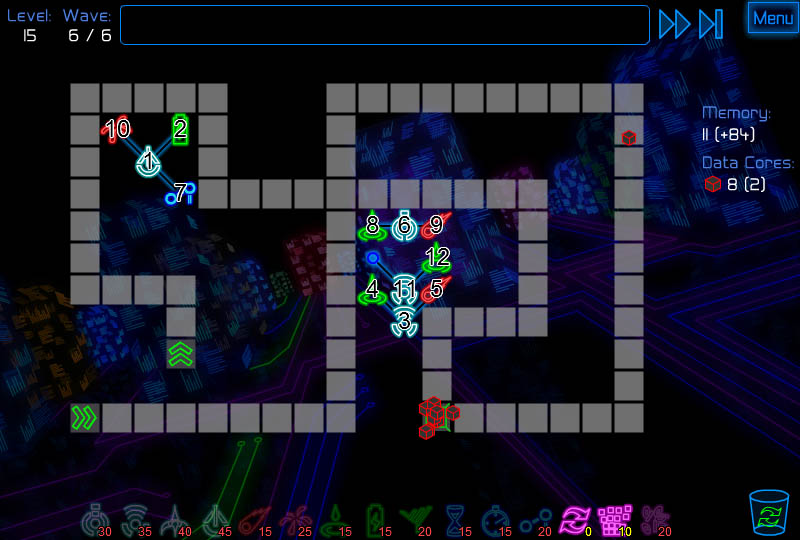The image size is (800, 540).
Task: Pick the green battery tower icon
Action: 375,519
